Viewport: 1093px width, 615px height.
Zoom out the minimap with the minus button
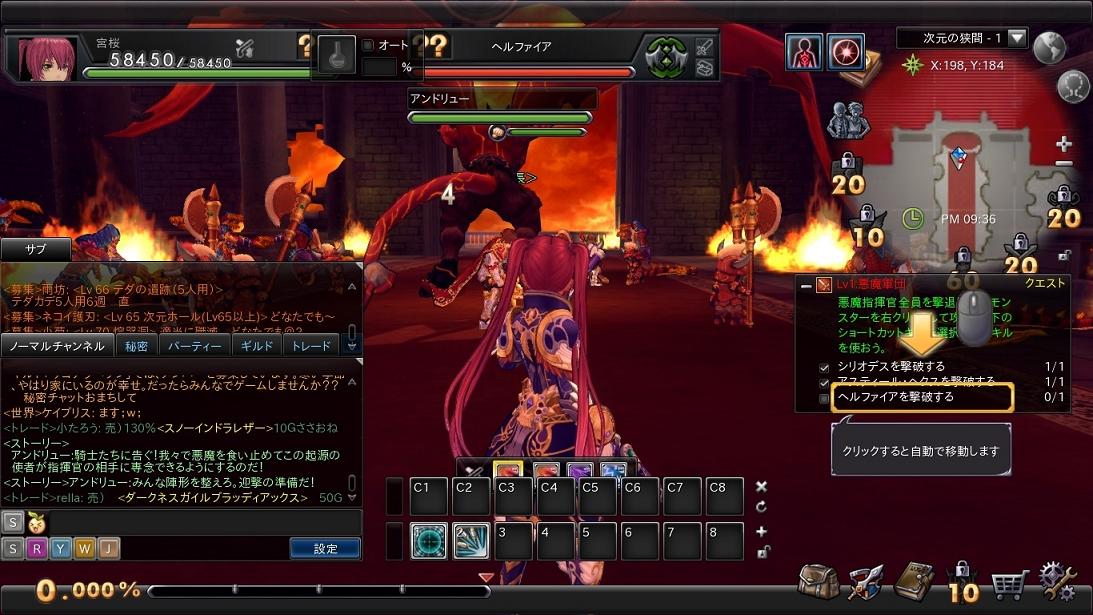point(1064,163)
